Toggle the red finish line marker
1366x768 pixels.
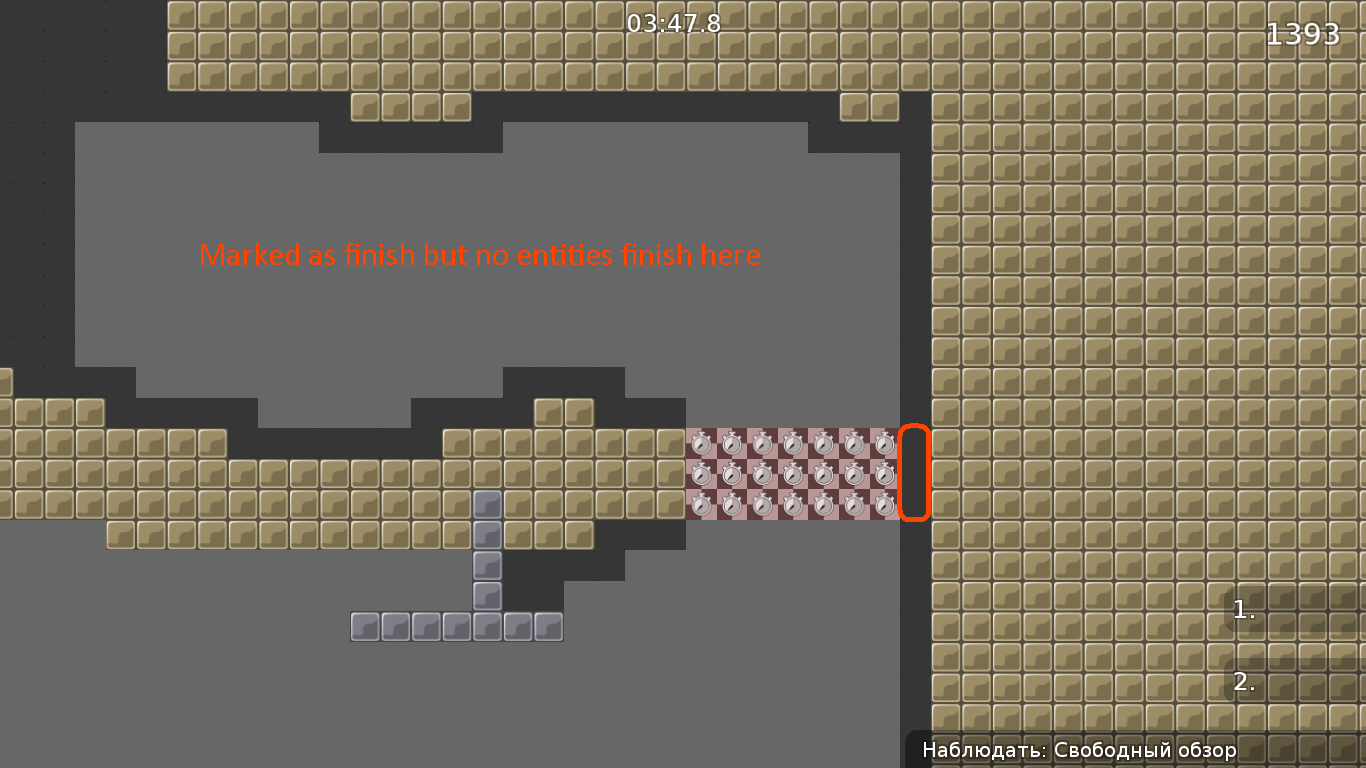(915, 474)
